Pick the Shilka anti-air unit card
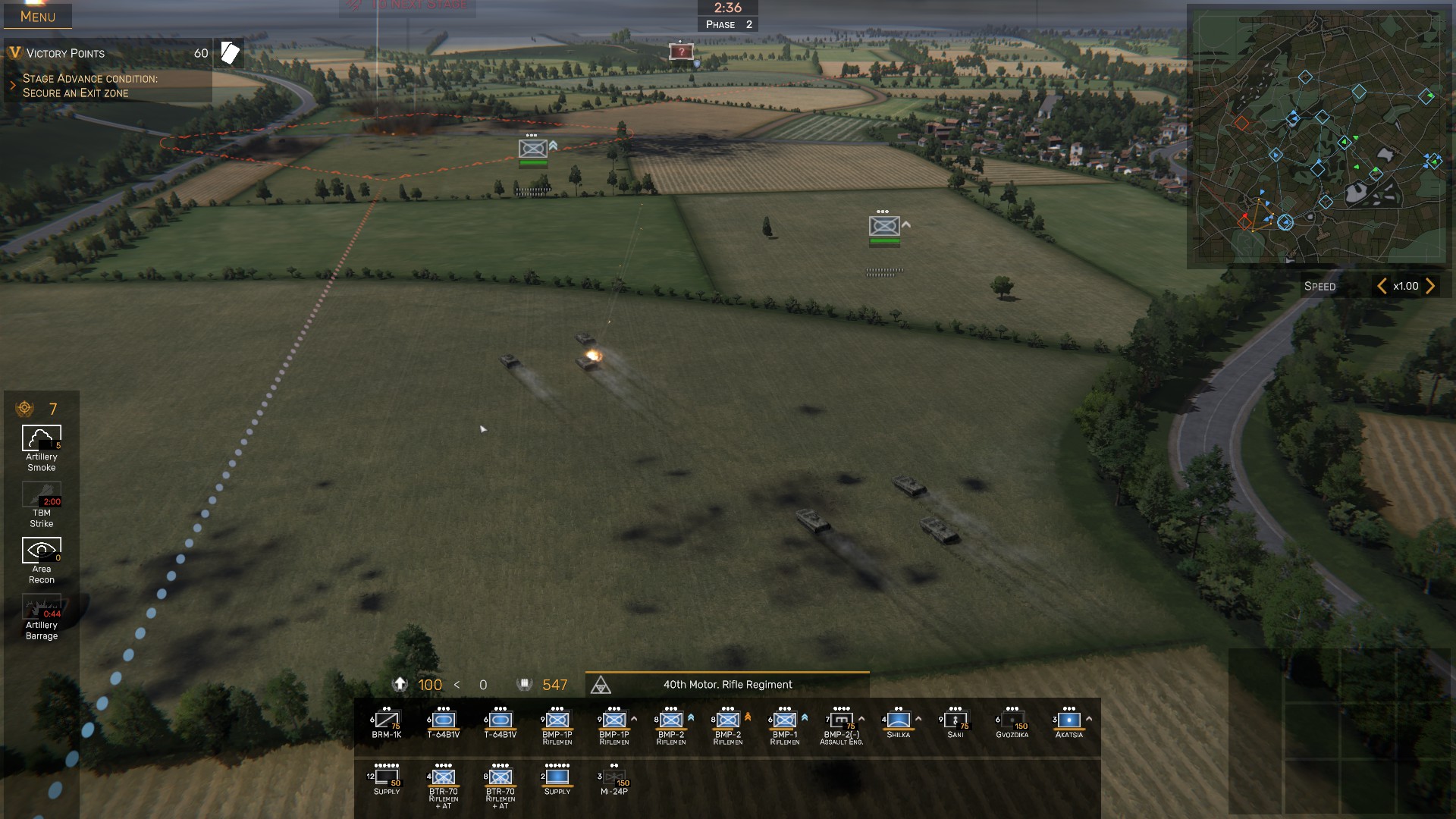The image size is (1456, 819). click(899, 723)
